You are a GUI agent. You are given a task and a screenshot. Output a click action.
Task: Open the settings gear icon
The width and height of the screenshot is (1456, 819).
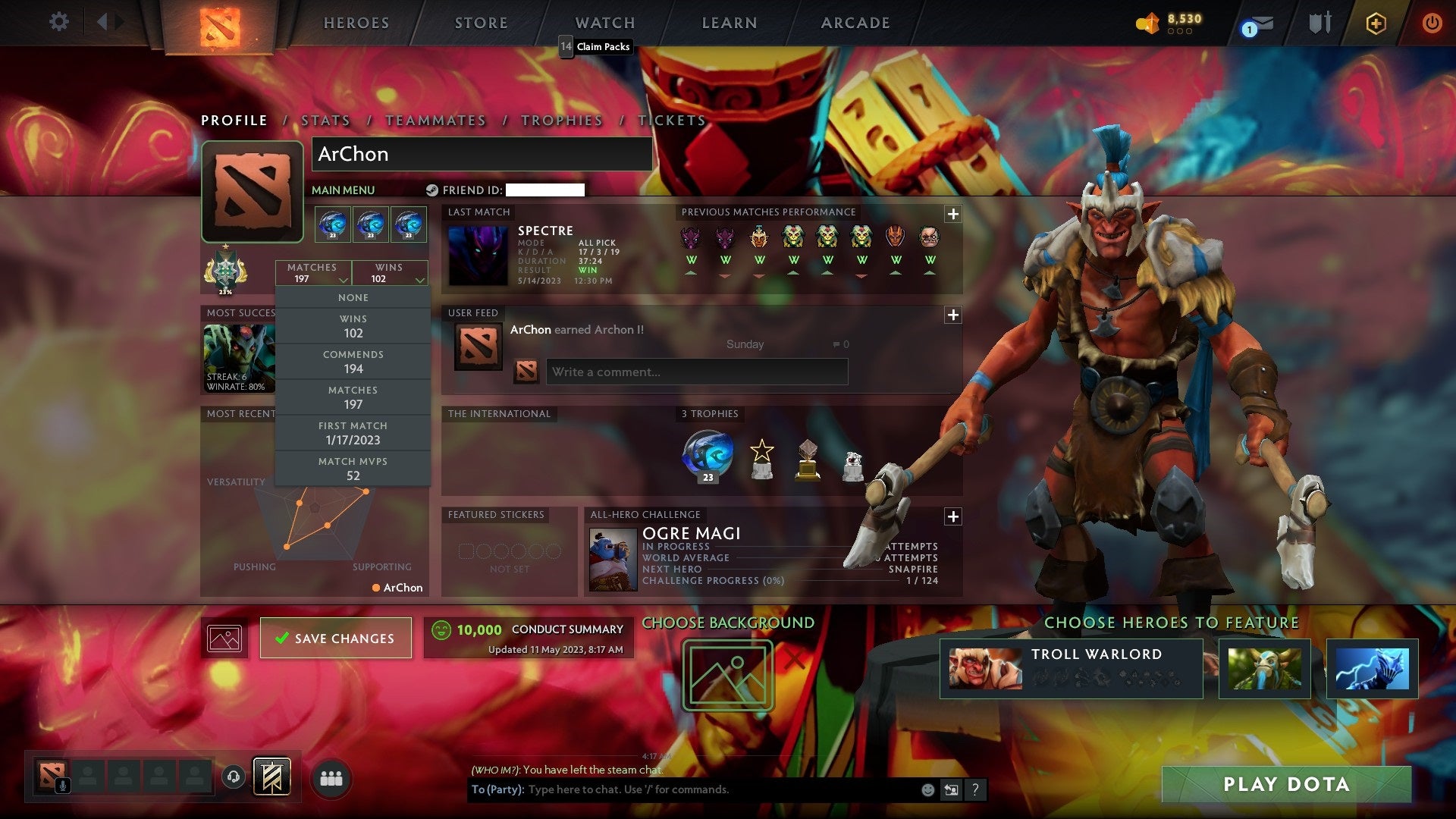59,23
